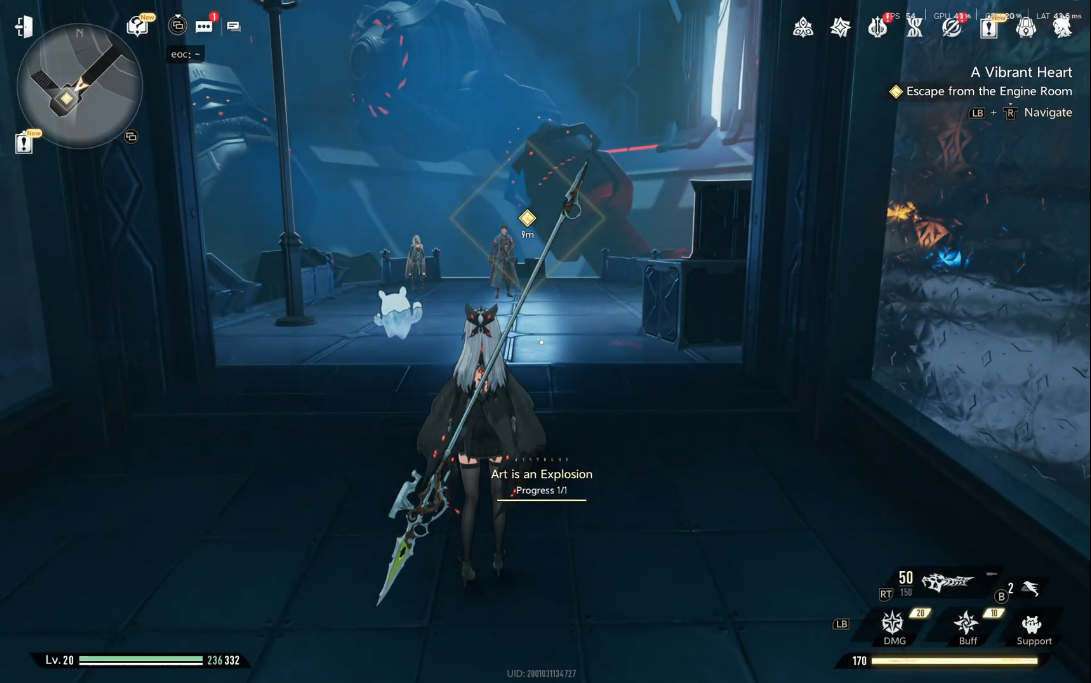
Task: Open the trident emblem menu with alert
Action: (878, 27)
